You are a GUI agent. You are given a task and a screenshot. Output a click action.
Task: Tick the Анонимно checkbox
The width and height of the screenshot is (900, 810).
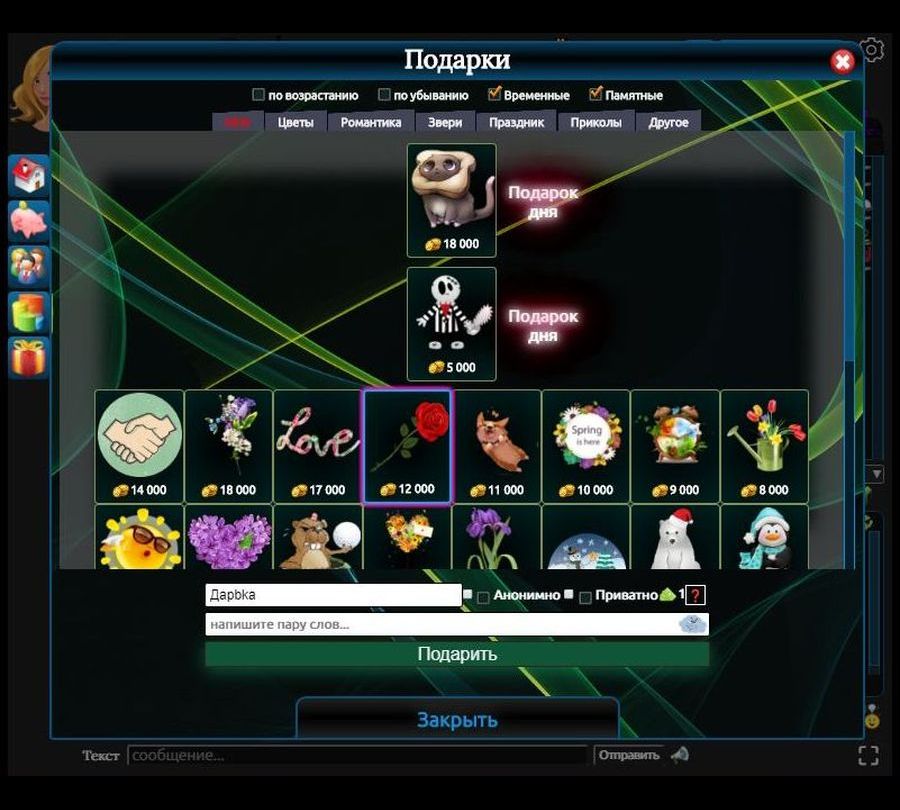(483, 597)
